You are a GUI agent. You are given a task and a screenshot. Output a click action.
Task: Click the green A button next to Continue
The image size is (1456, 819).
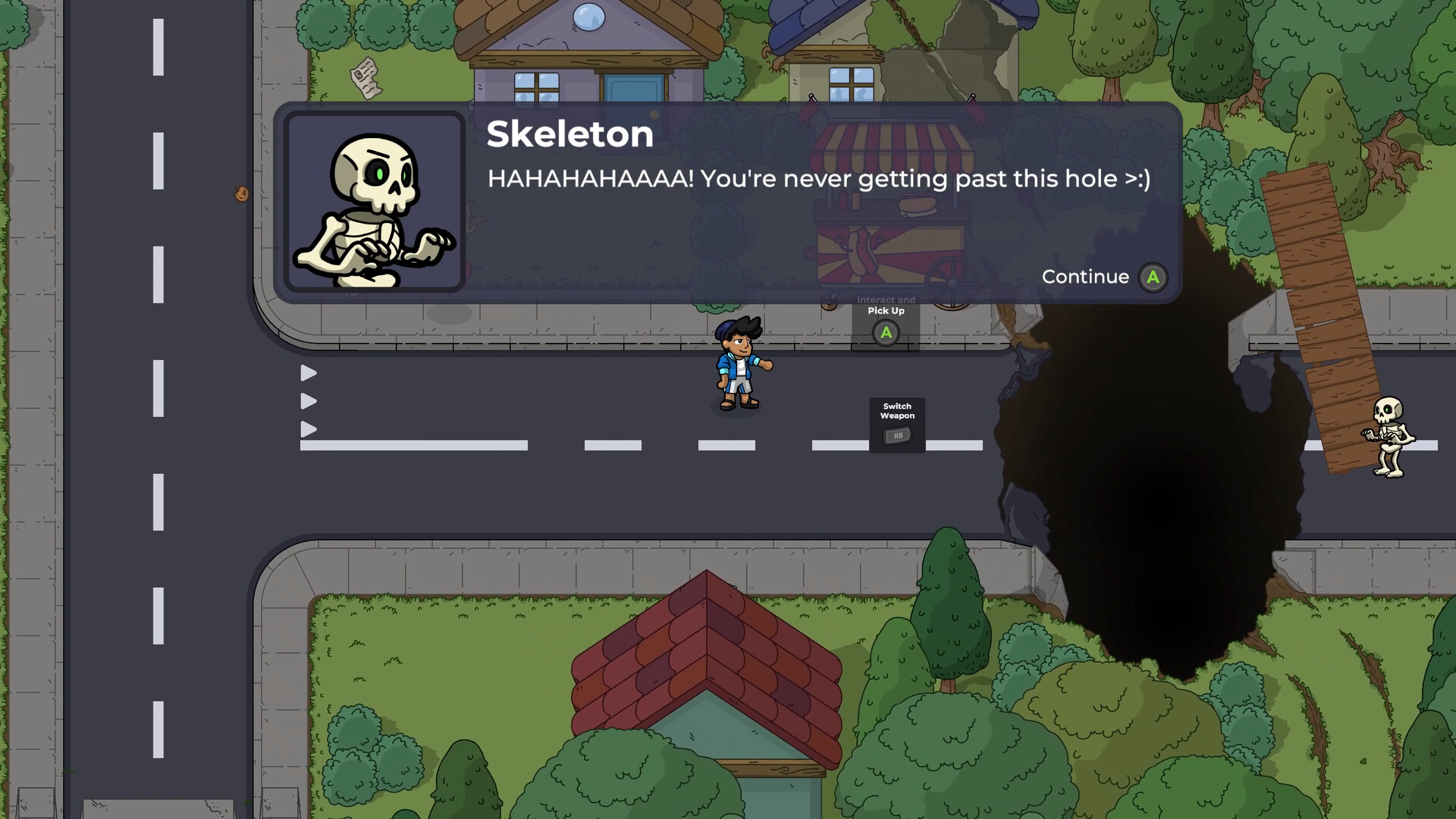[x=1152, y=277]
